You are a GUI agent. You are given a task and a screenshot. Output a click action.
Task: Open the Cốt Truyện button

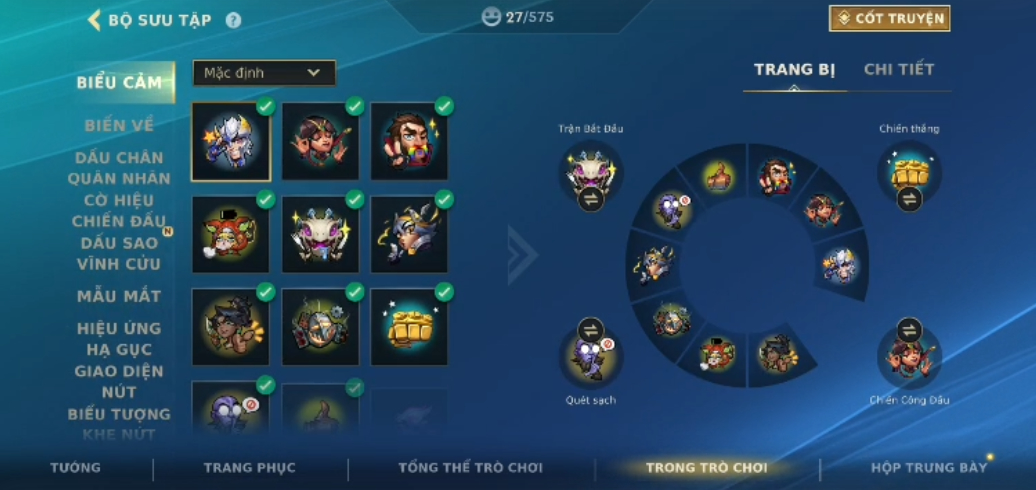coord(889,19)
